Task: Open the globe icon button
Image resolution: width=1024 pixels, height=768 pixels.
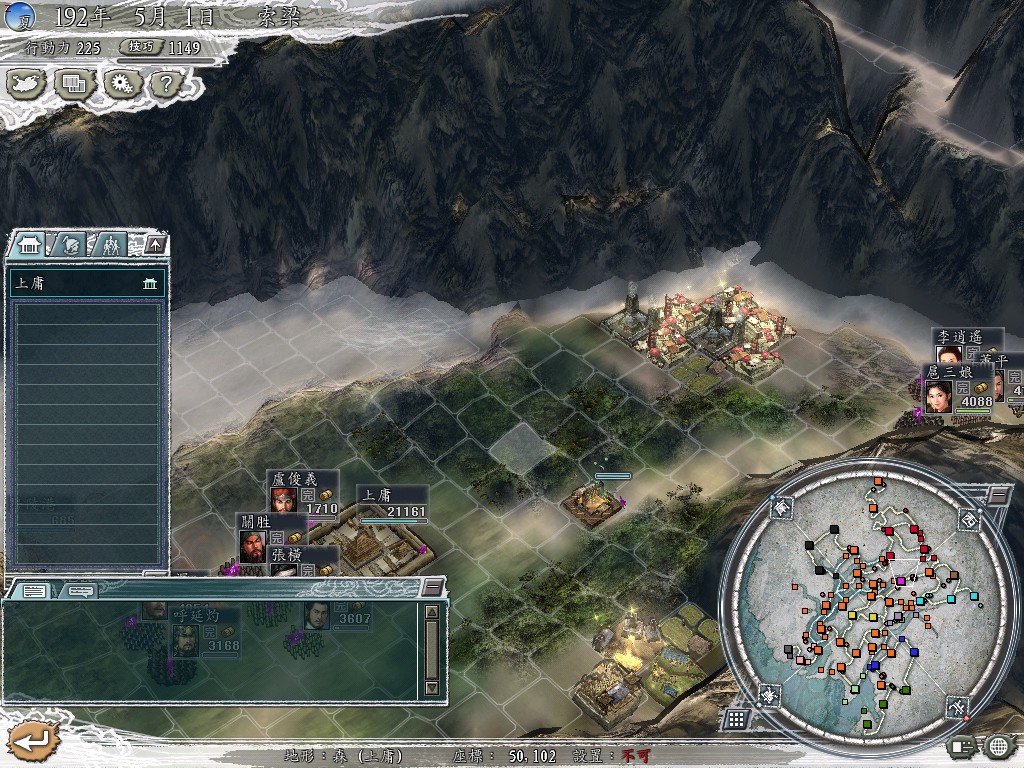Action: [x=998, y=745]
